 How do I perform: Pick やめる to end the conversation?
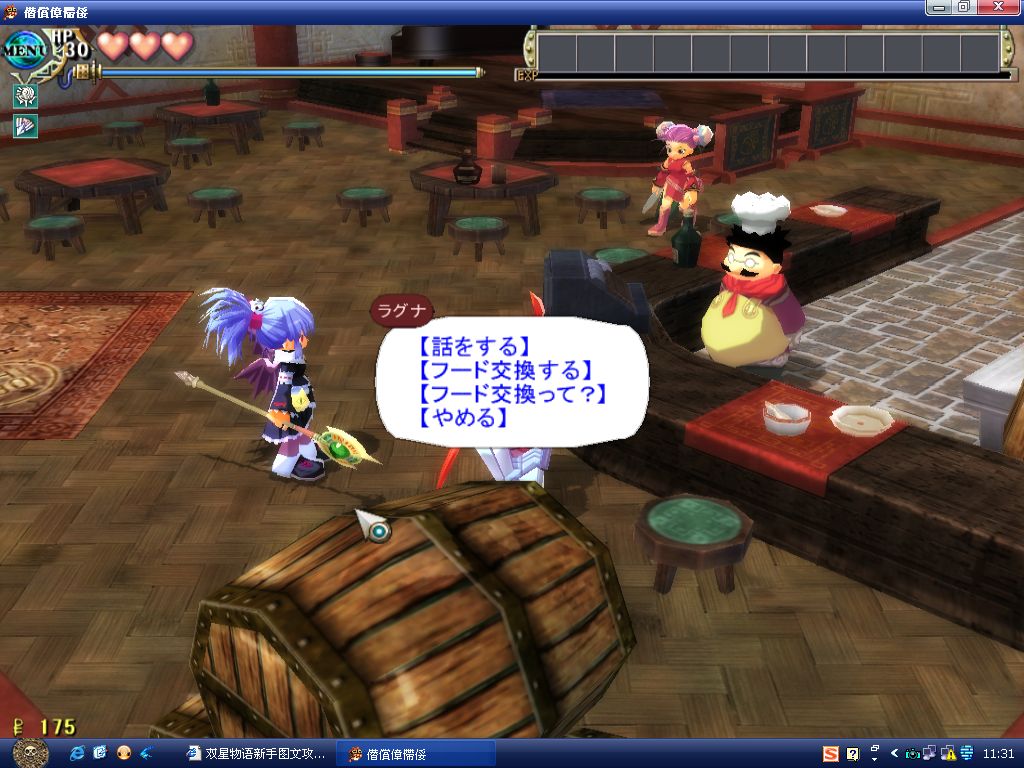tap(459, 419)
